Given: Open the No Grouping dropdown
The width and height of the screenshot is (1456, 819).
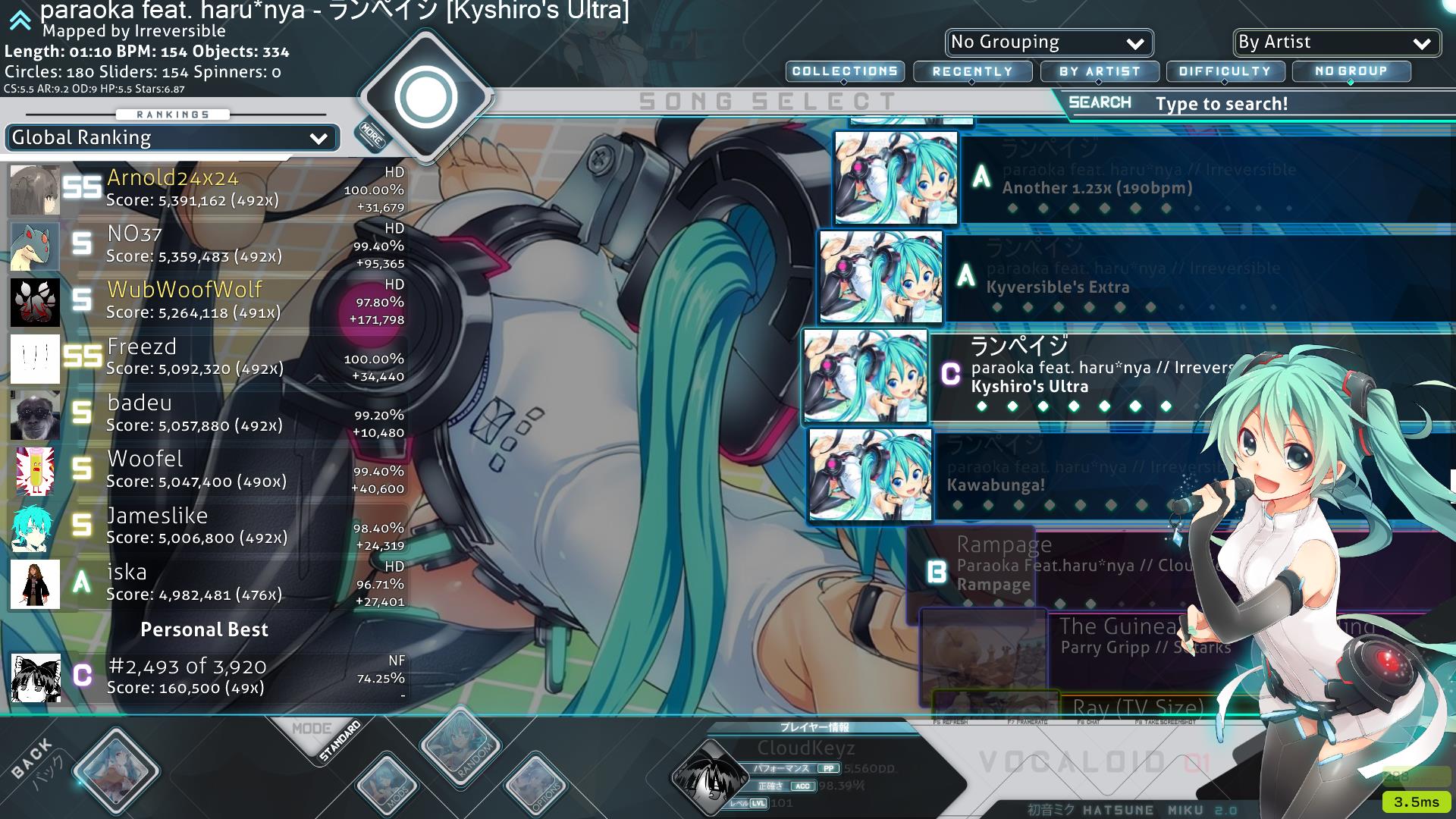Looking at the screenshot, I should (x=1049, y=42).
